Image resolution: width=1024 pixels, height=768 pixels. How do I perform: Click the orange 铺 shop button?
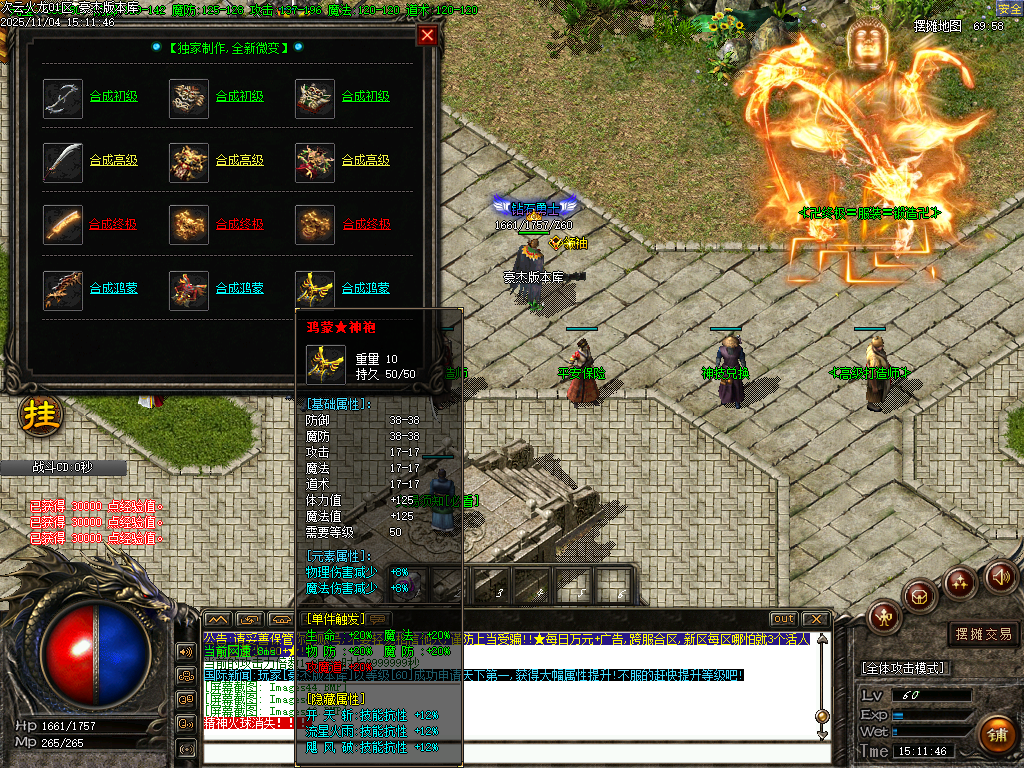point(997,734)
